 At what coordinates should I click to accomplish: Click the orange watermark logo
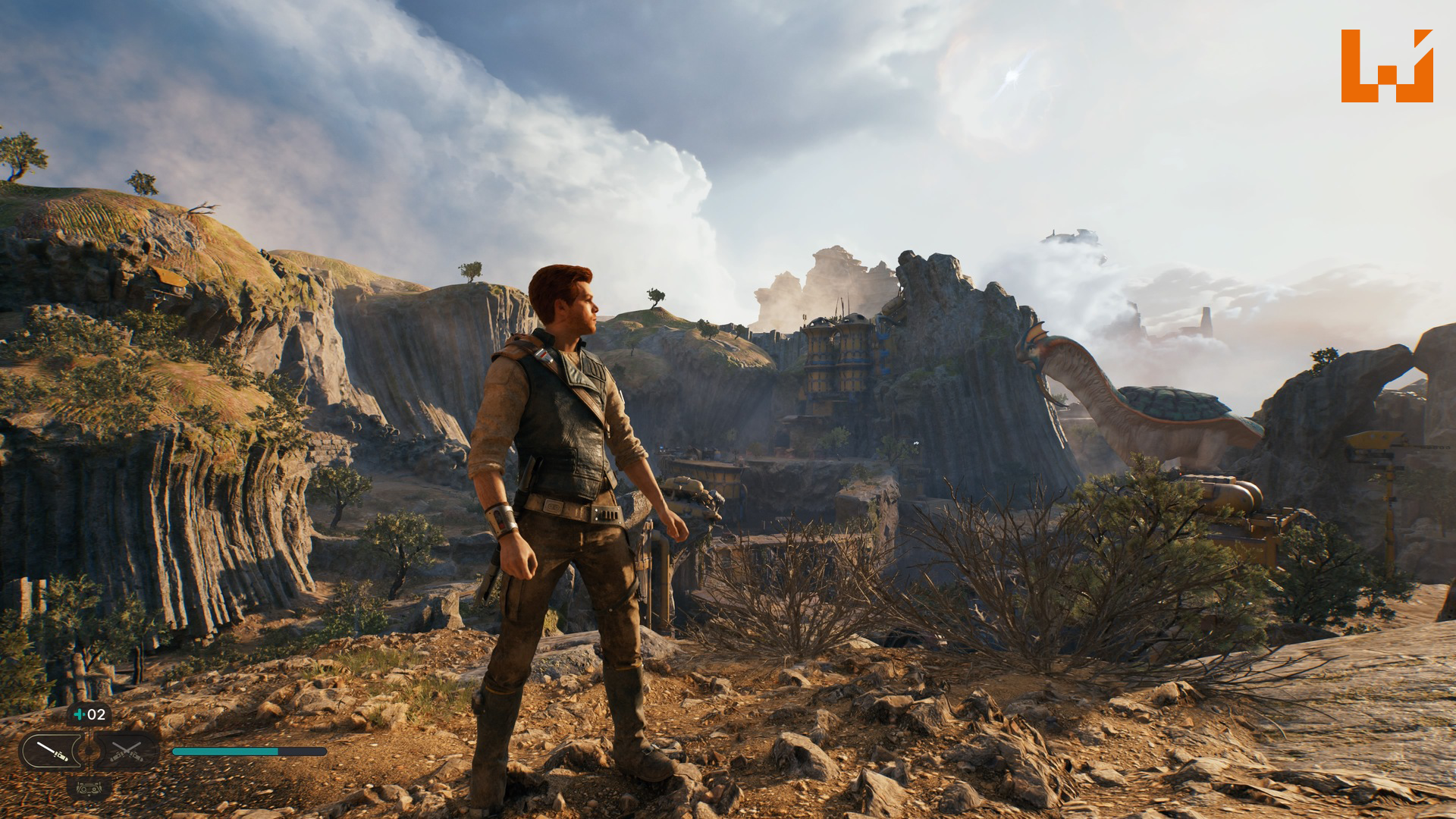1386,66
